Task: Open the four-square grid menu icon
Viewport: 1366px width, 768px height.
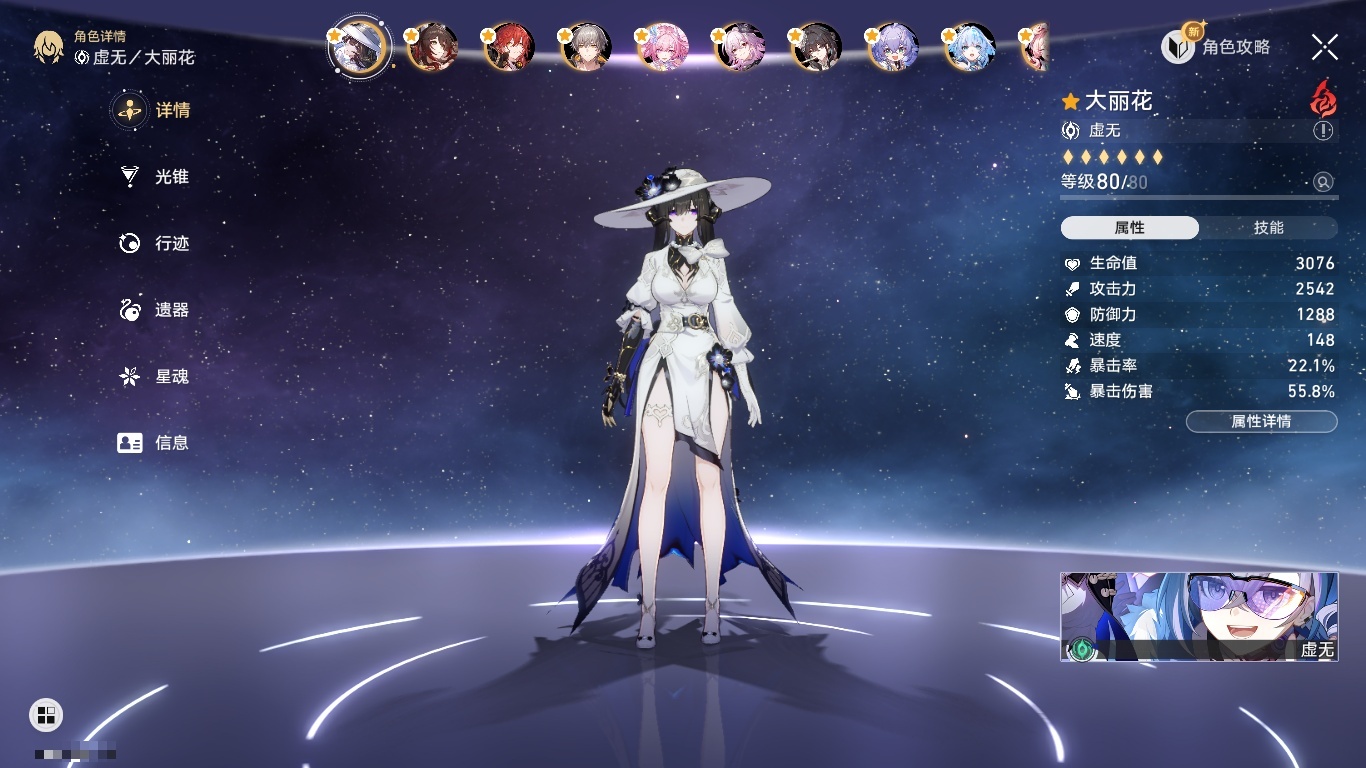Action: (46, 714)
